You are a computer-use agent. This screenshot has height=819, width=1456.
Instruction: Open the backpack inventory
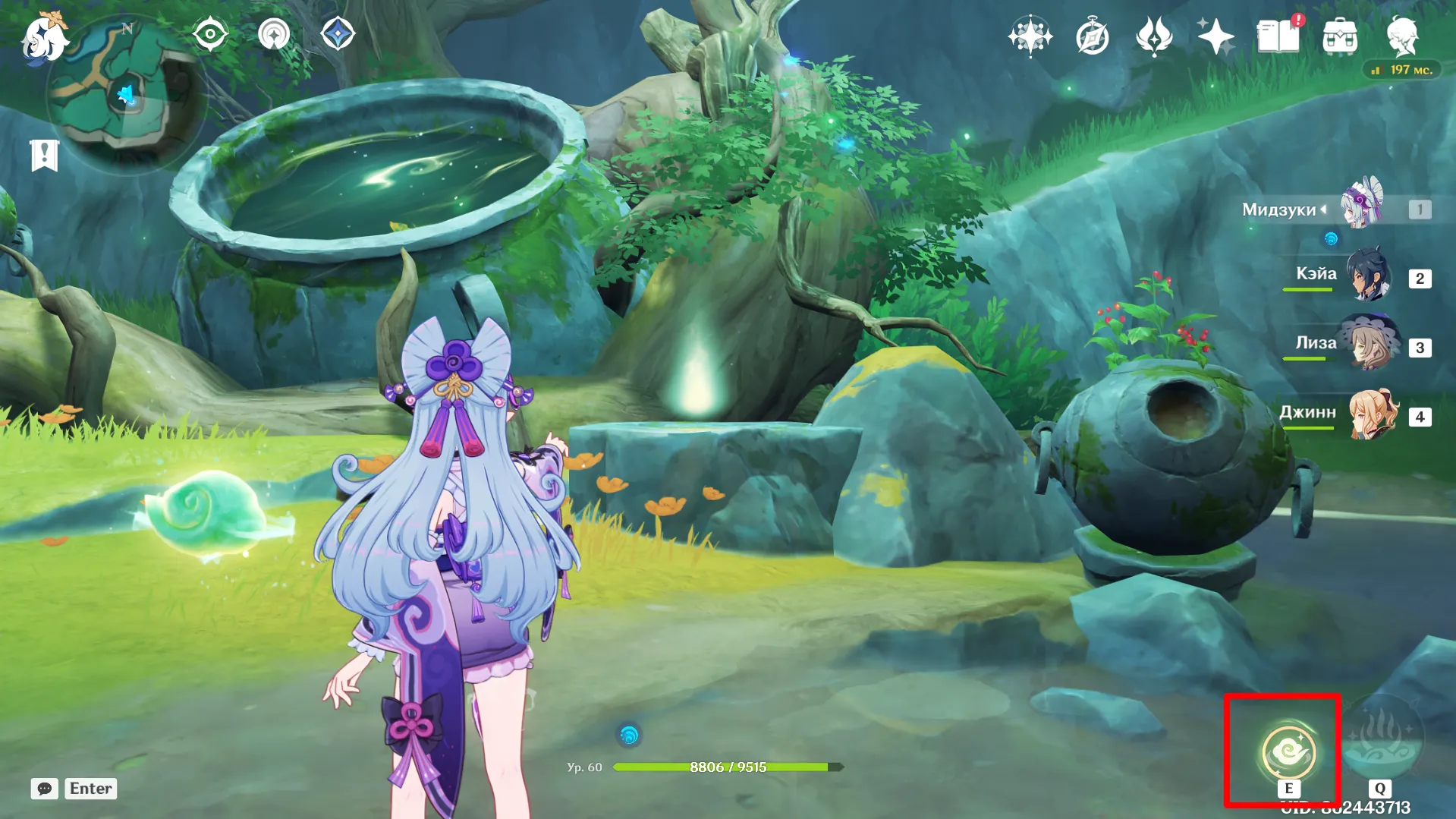[x=1340, y=36]
